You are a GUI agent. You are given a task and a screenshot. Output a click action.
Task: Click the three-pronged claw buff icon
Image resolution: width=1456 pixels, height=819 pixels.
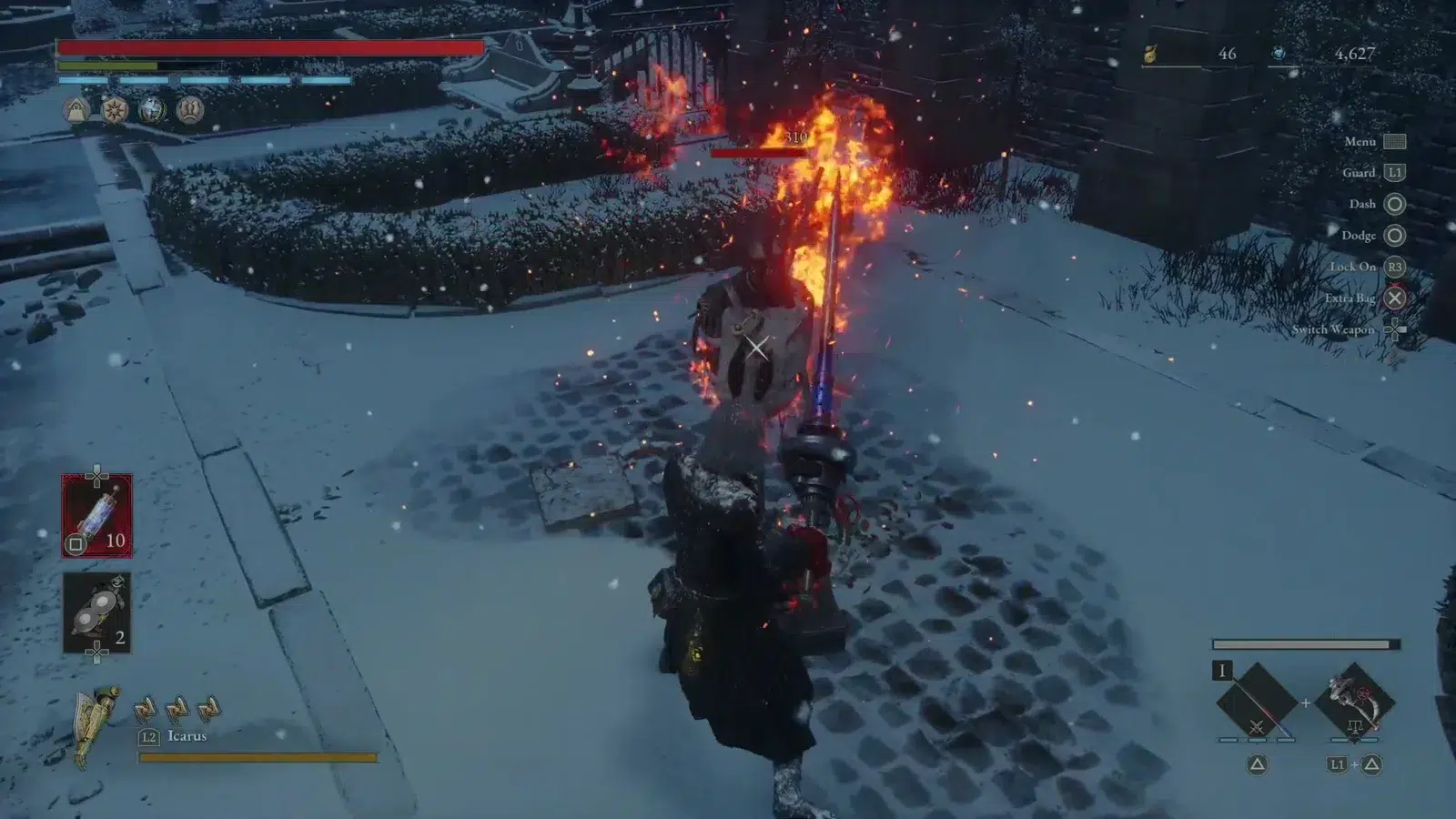click(x=189, y=110)
